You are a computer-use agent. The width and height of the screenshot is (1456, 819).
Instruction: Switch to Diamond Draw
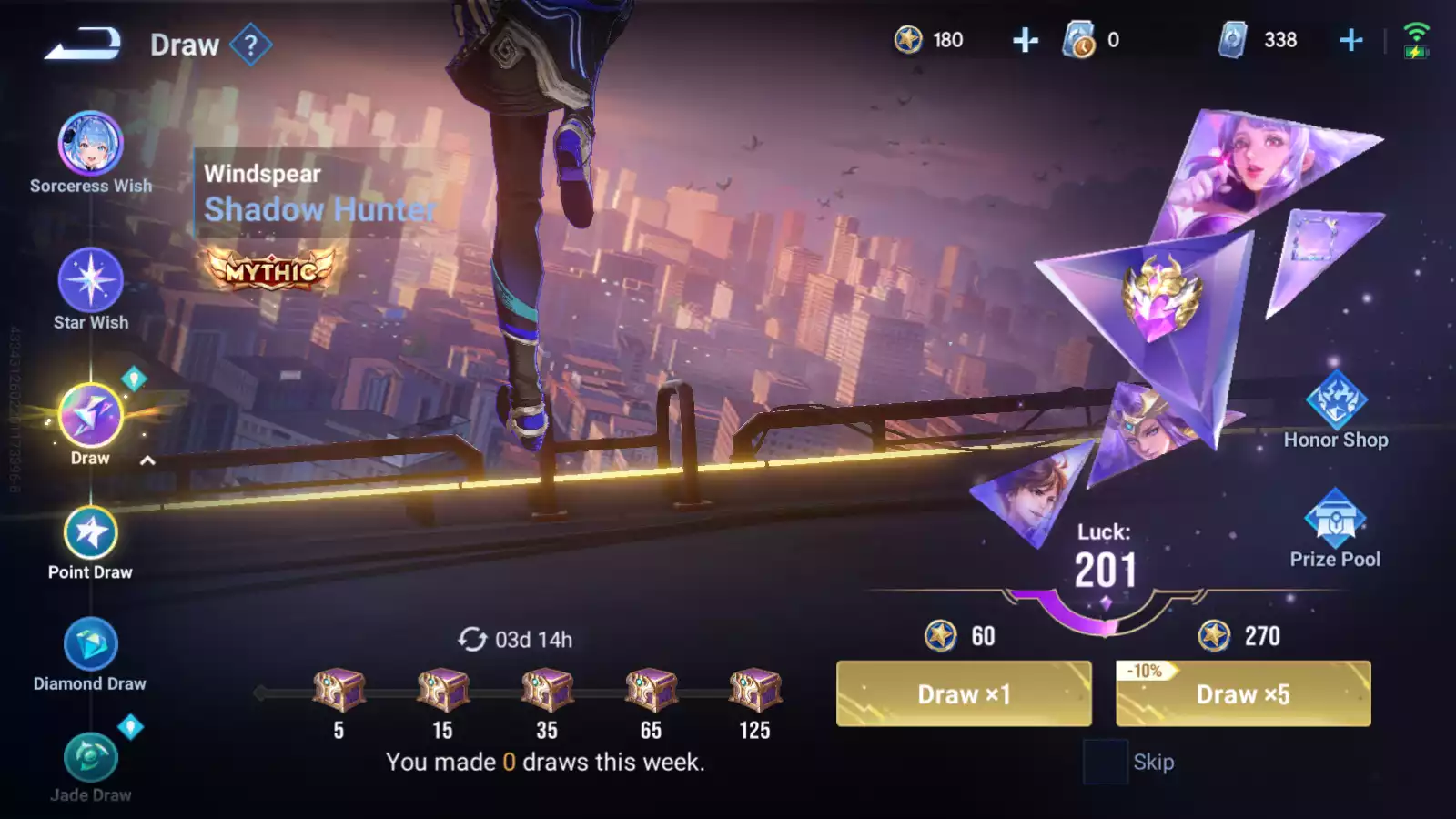(x=90, y=644)
